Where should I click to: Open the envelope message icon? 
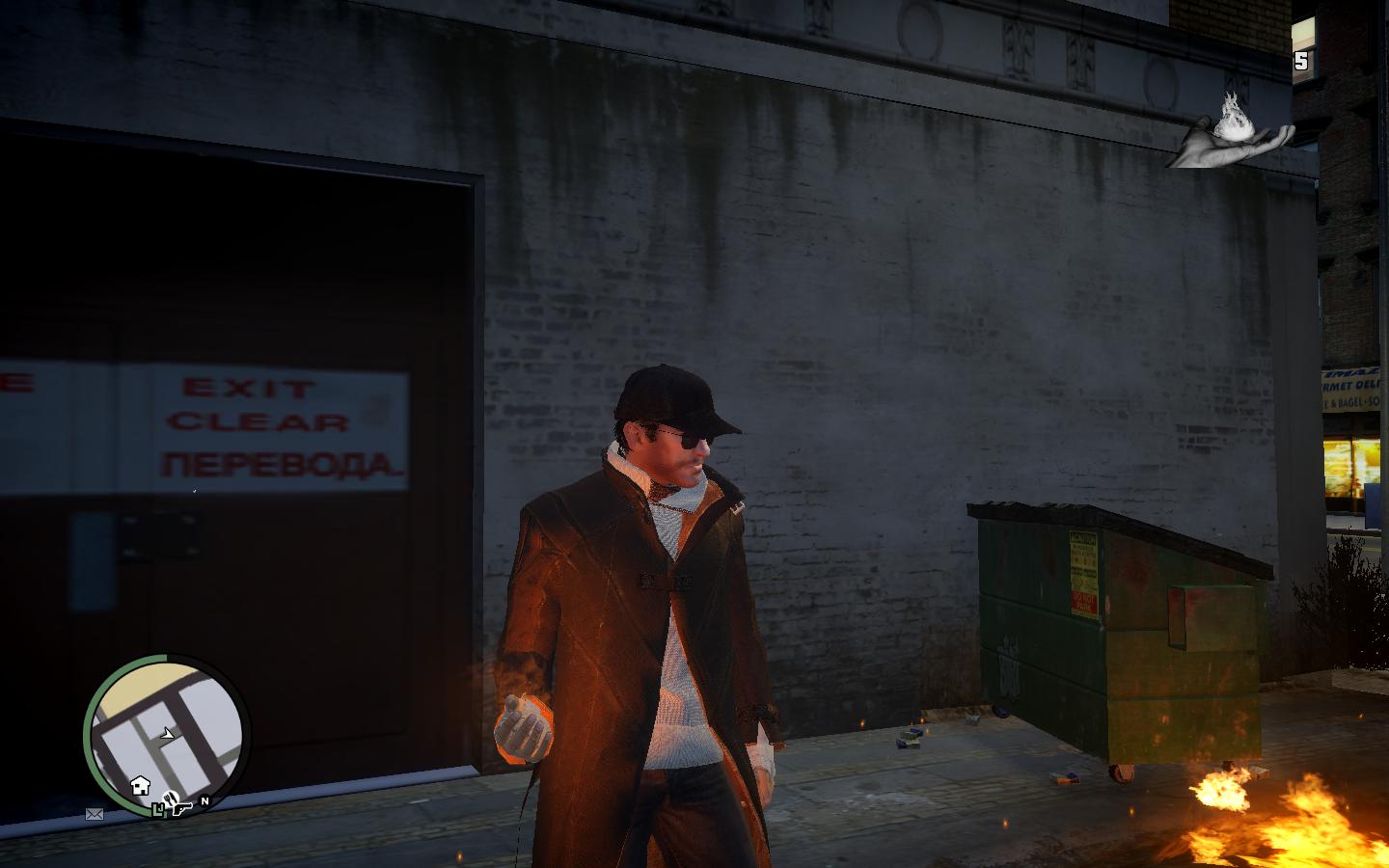[95, 814]
